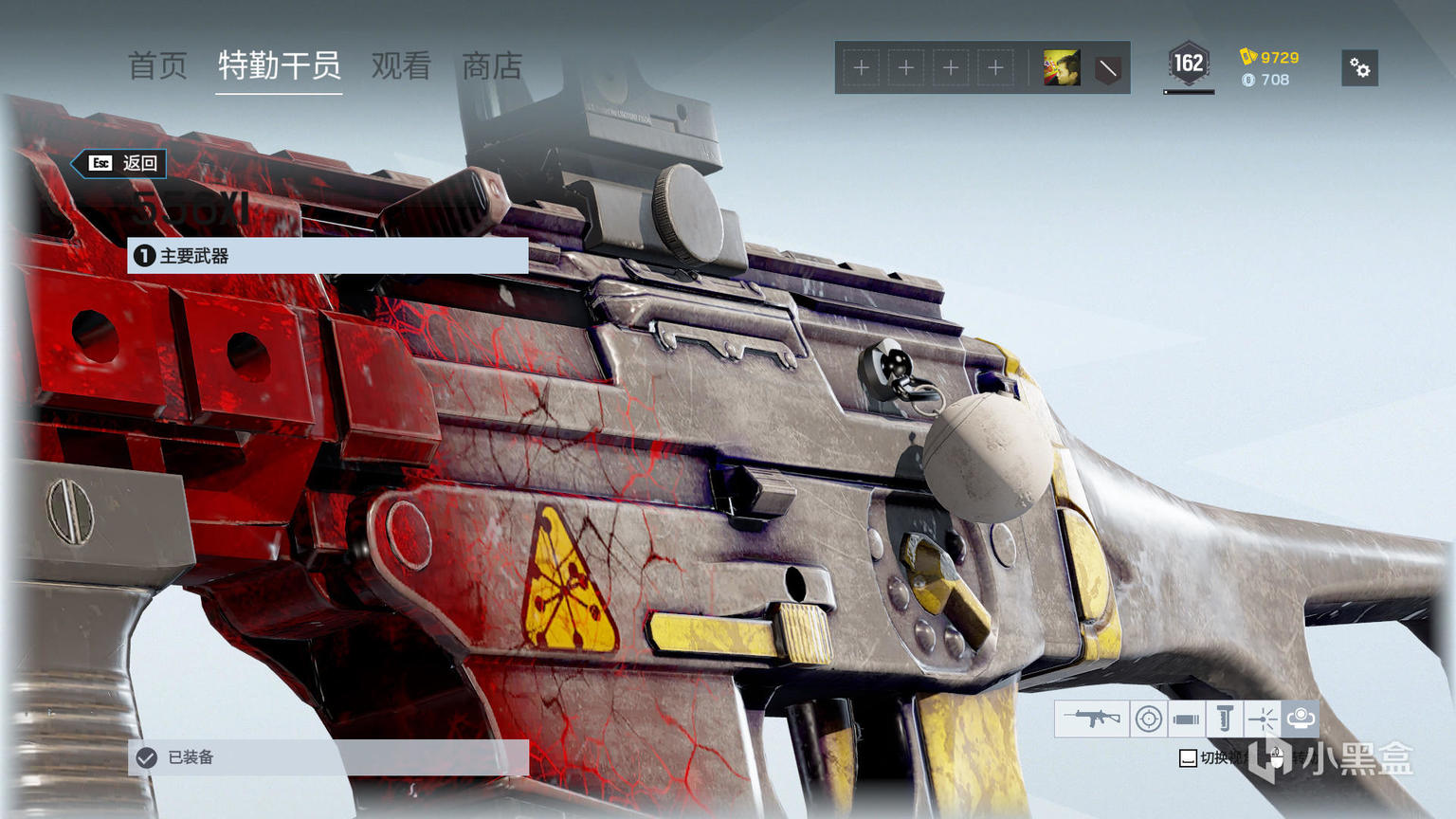Click the rank badge next to avatar
The height and width of the screenshot is (819, 1456).
(1107, 68)
